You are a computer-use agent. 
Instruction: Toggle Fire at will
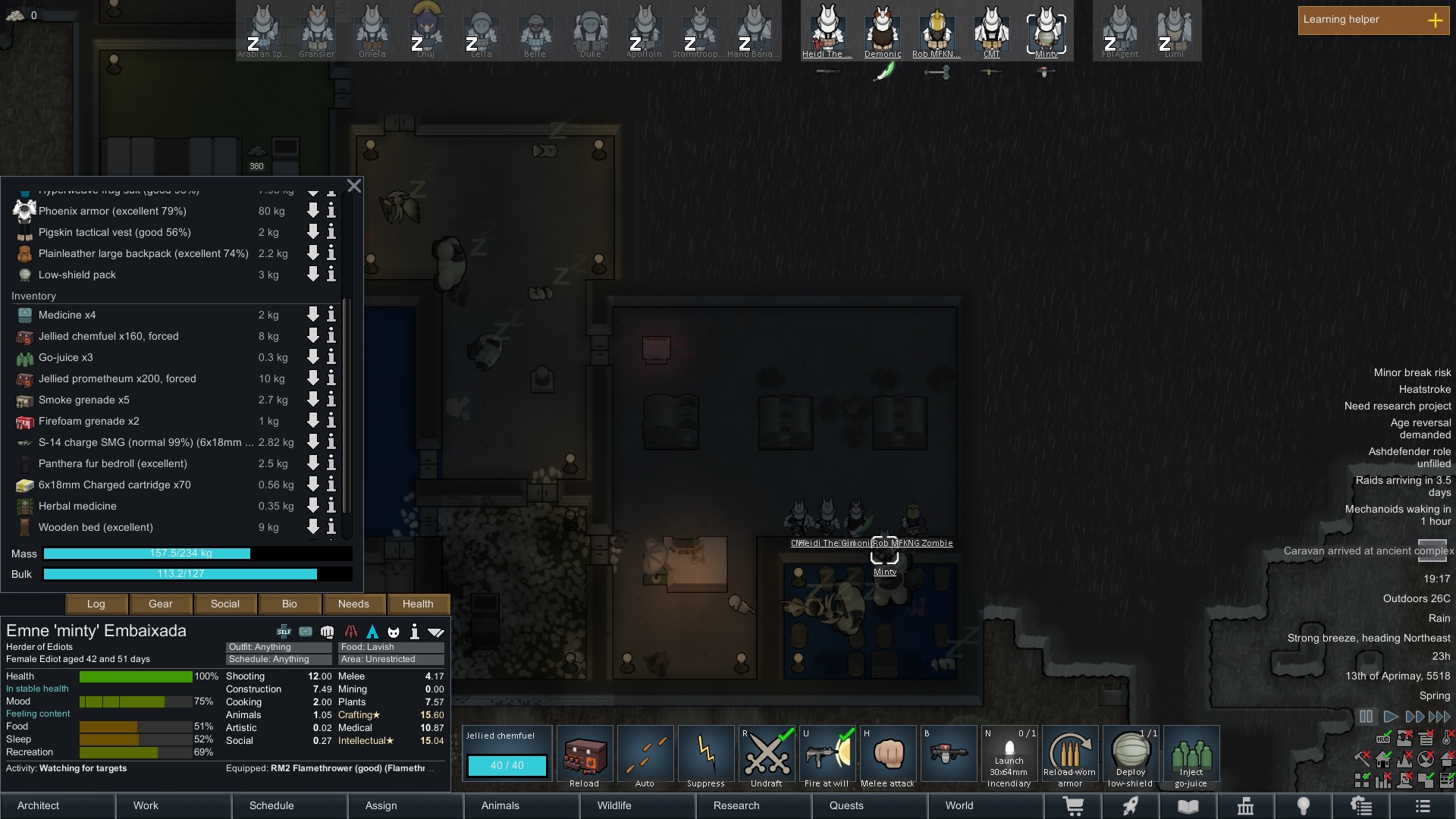click(x=827, y=756)
